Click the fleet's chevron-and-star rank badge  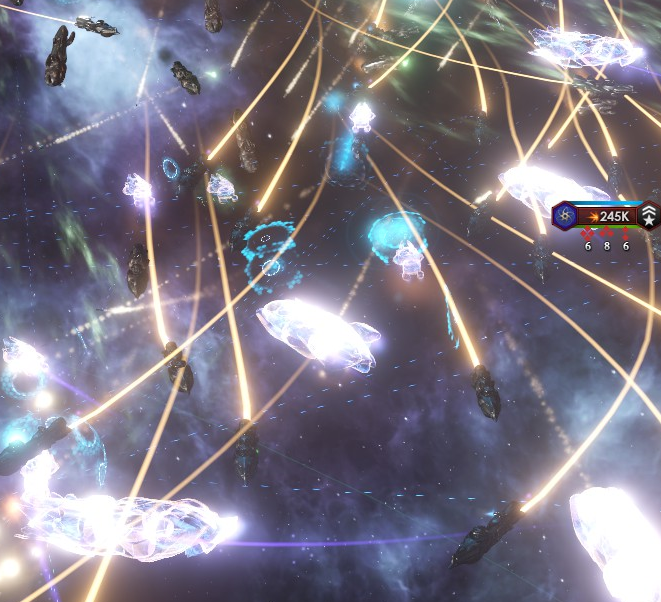(x=649, y=215)
